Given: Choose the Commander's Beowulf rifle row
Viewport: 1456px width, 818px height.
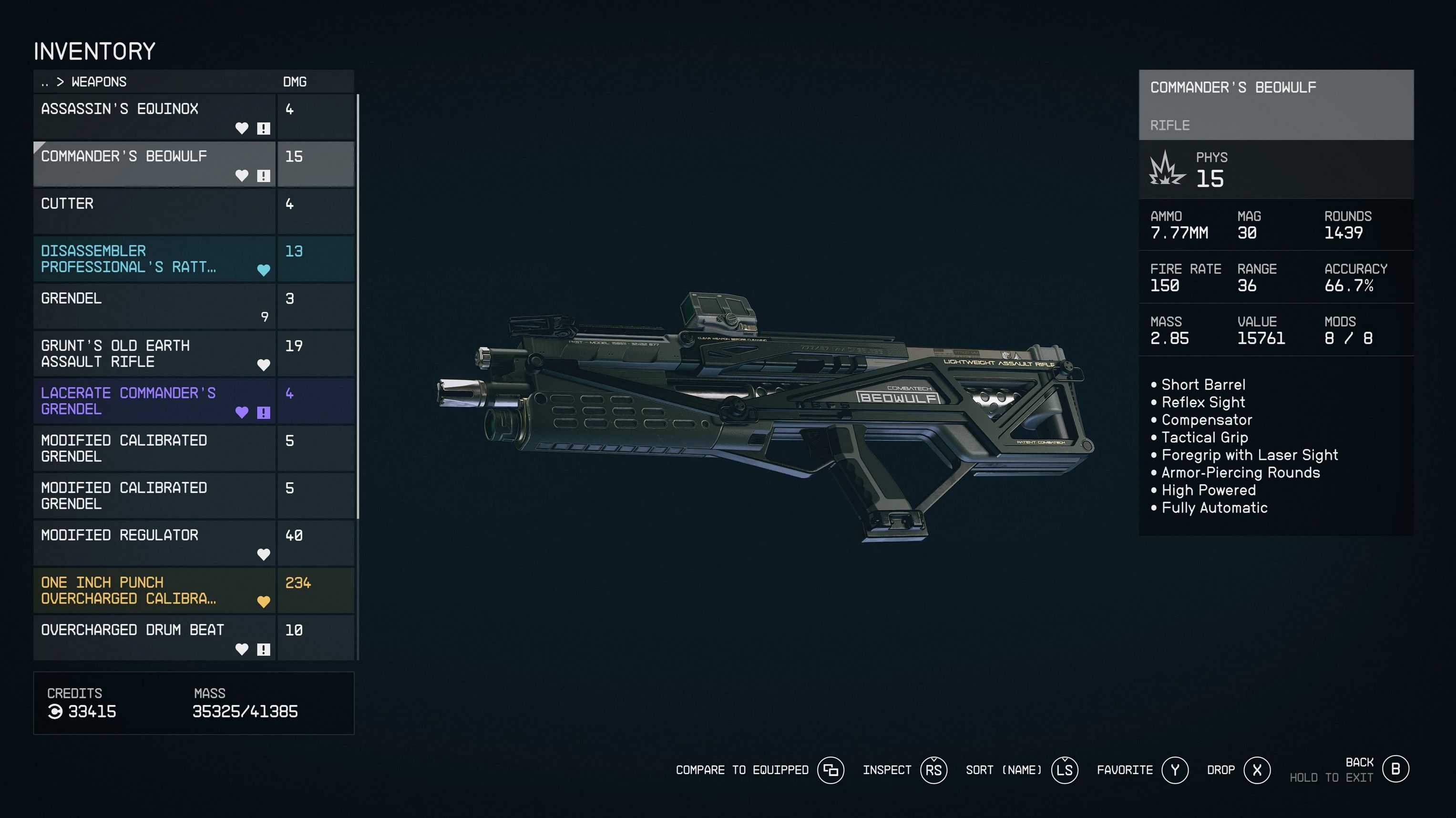Looking at the screenshot, I should coord(154,164).
